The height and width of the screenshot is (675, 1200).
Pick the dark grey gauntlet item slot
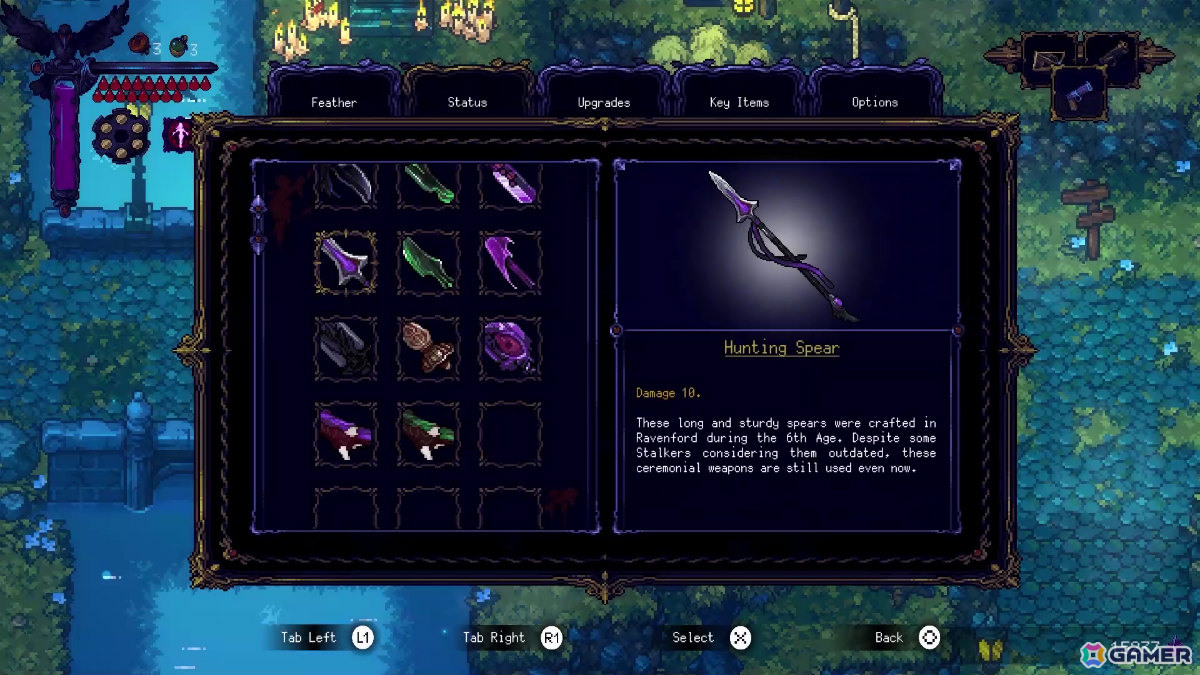click(x=346, y=348)
